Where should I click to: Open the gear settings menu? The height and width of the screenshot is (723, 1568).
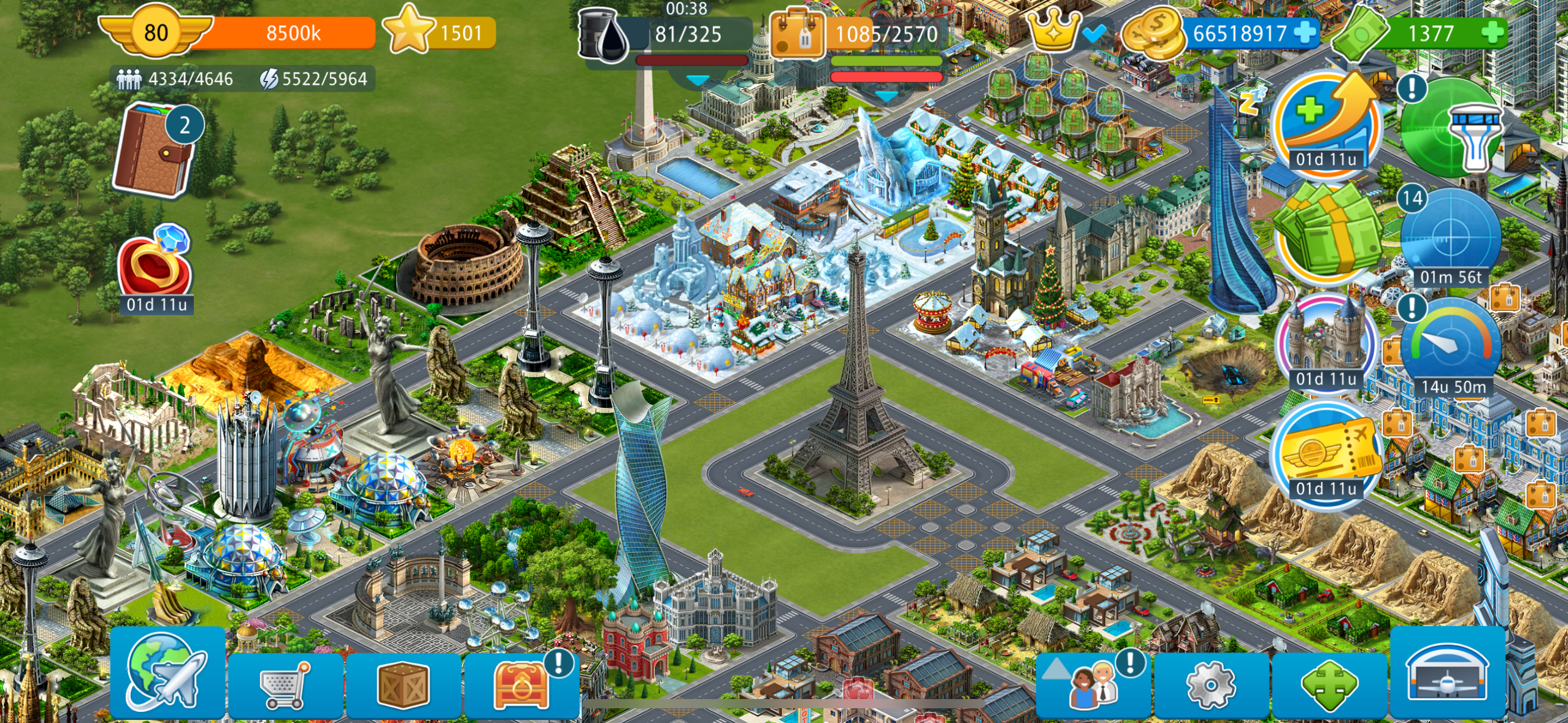pos(1211,684)
